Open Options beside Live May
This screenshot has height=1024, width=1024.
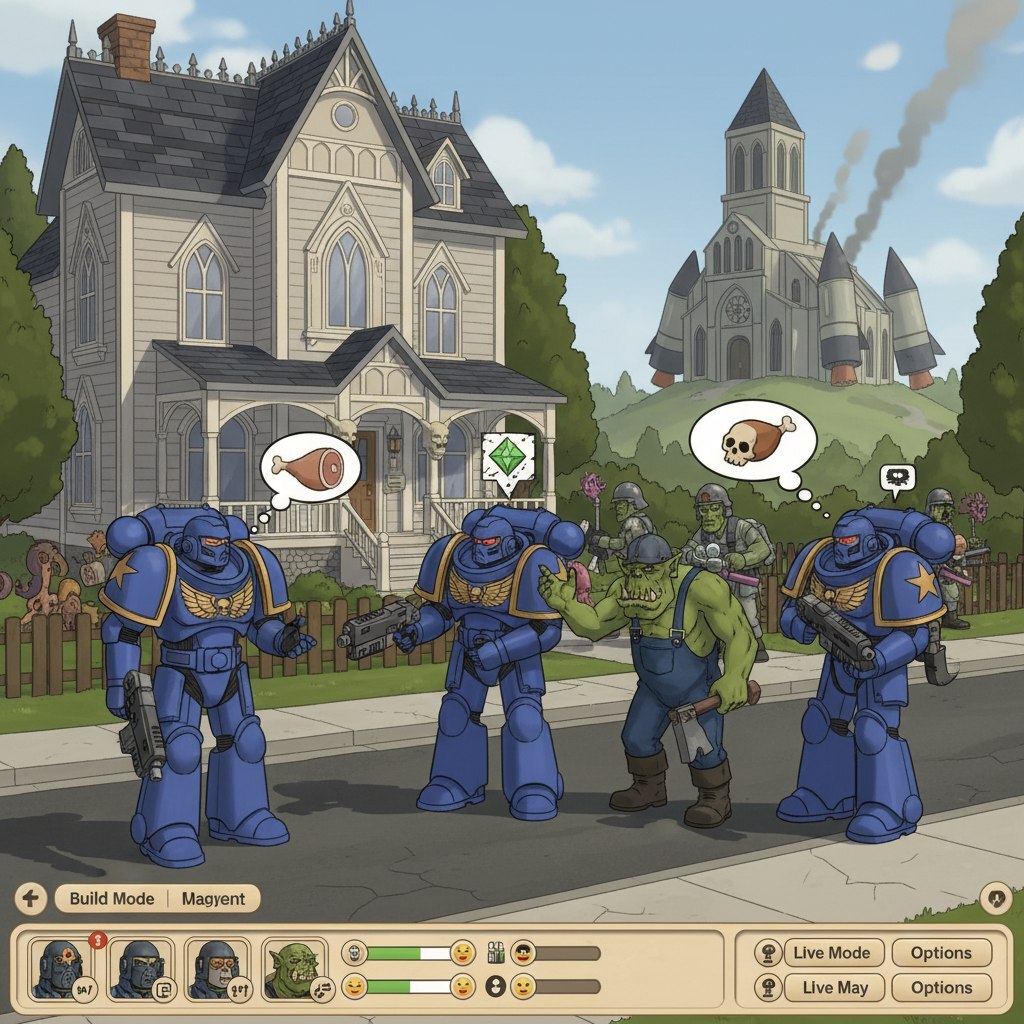click(x=941, y=987)
